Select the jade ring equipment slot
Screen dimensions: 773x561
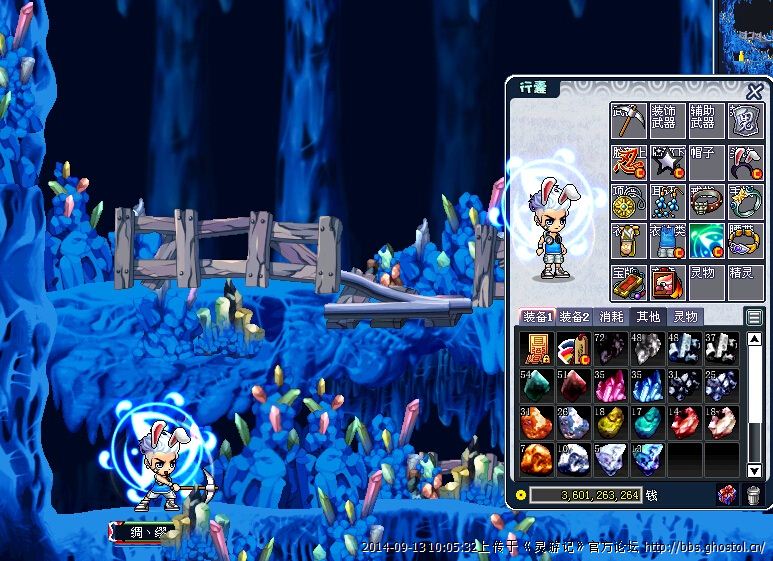745,201
